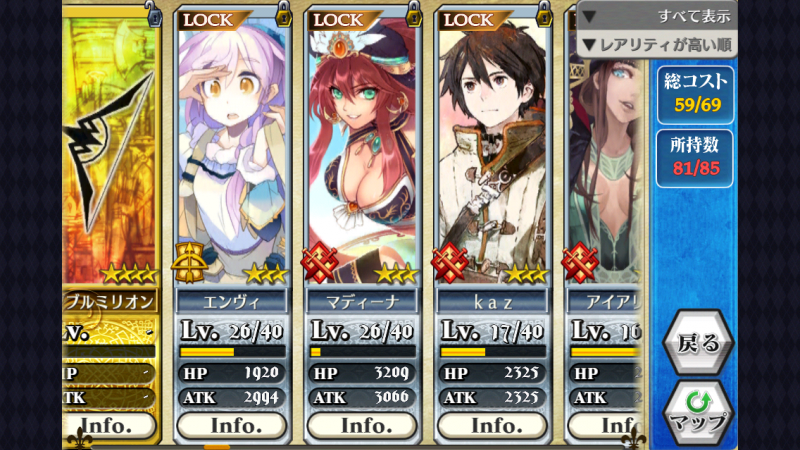Go back with the 戻る button
800x450 pixels.
coord(698,343)
